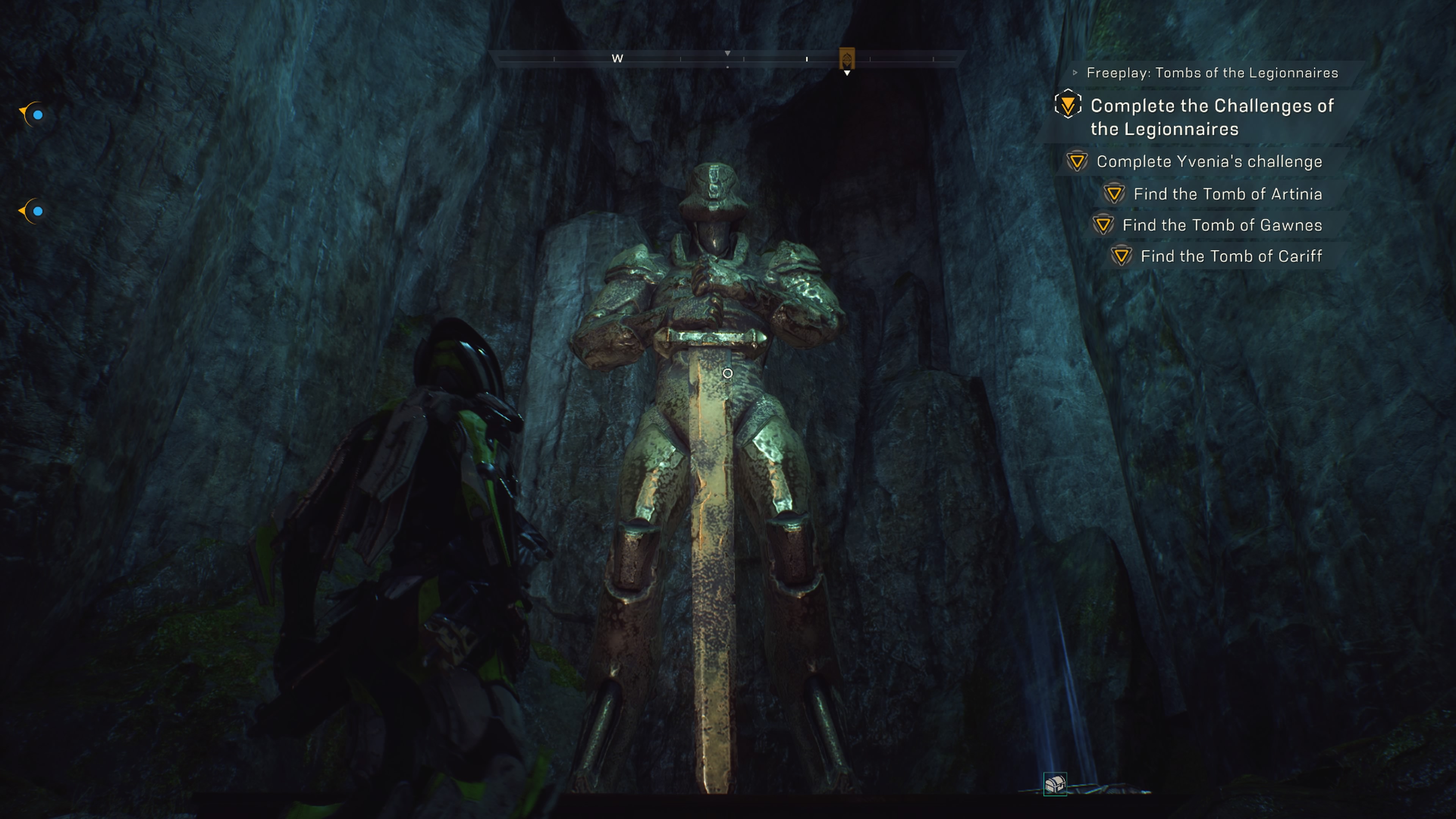1456x819 pixels.
Task: Select the Freeplay: Tombs of the Legionnaires header
Action: click(1212, 73)
